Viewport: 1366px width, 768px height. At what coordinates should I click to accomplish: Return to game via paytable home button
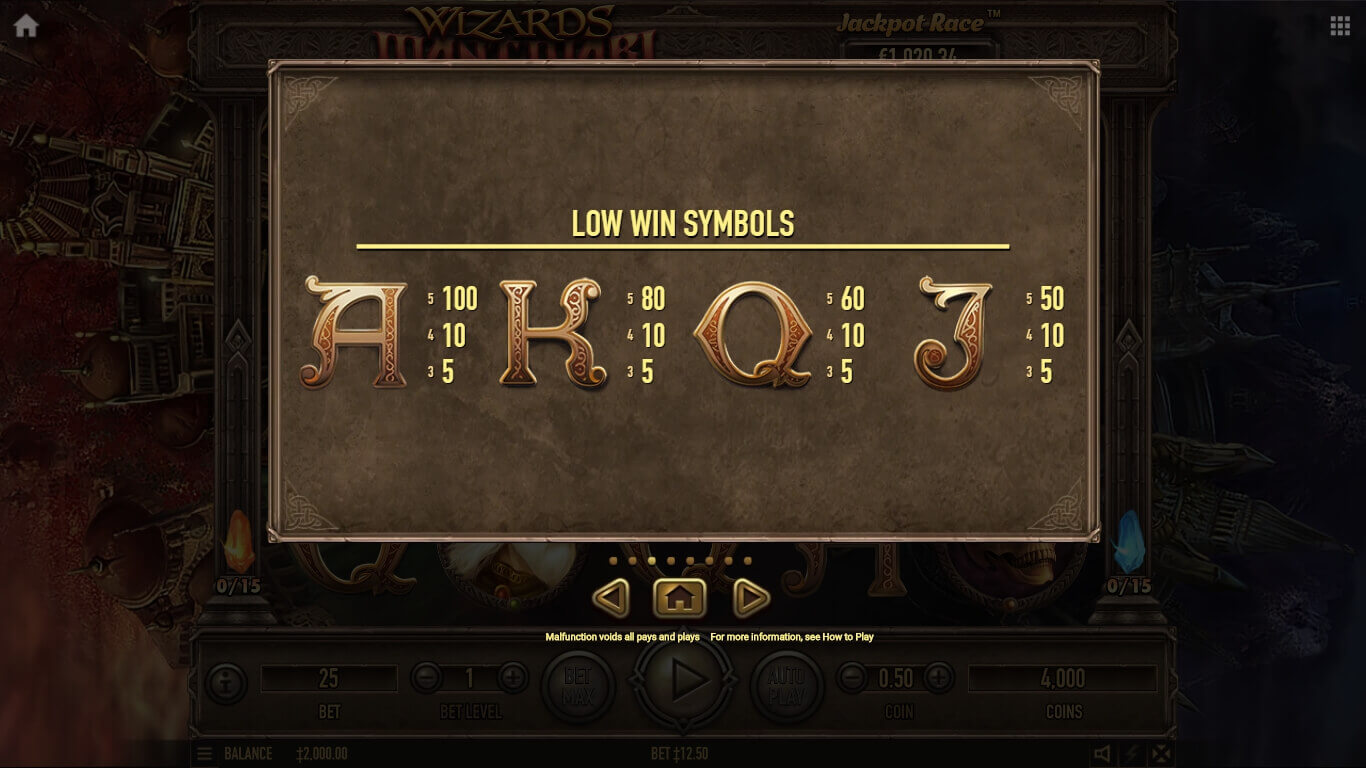coord(679,598)
